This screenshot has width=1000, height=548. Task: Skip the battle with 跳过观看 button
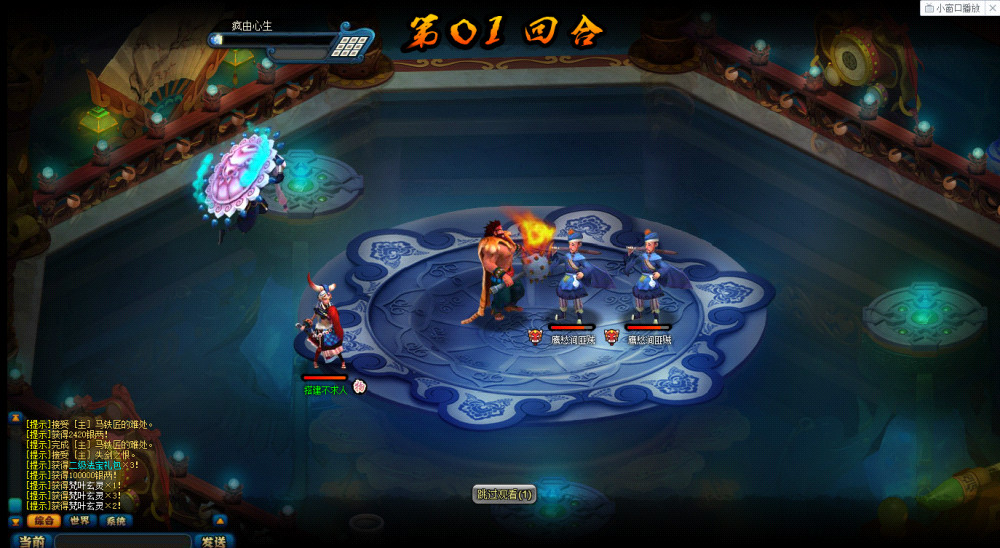point(504,494)
